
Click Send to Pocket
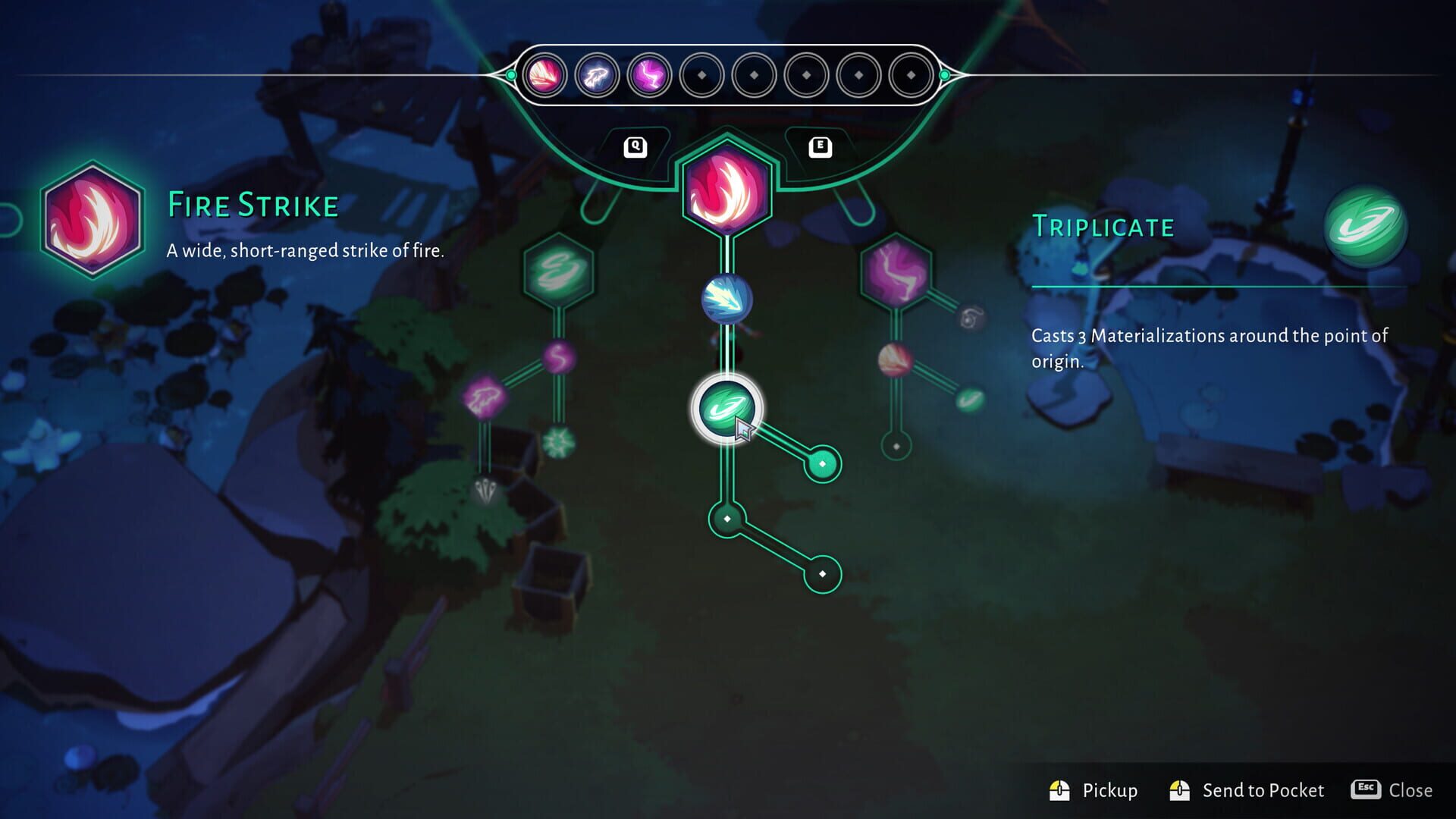1263,790
